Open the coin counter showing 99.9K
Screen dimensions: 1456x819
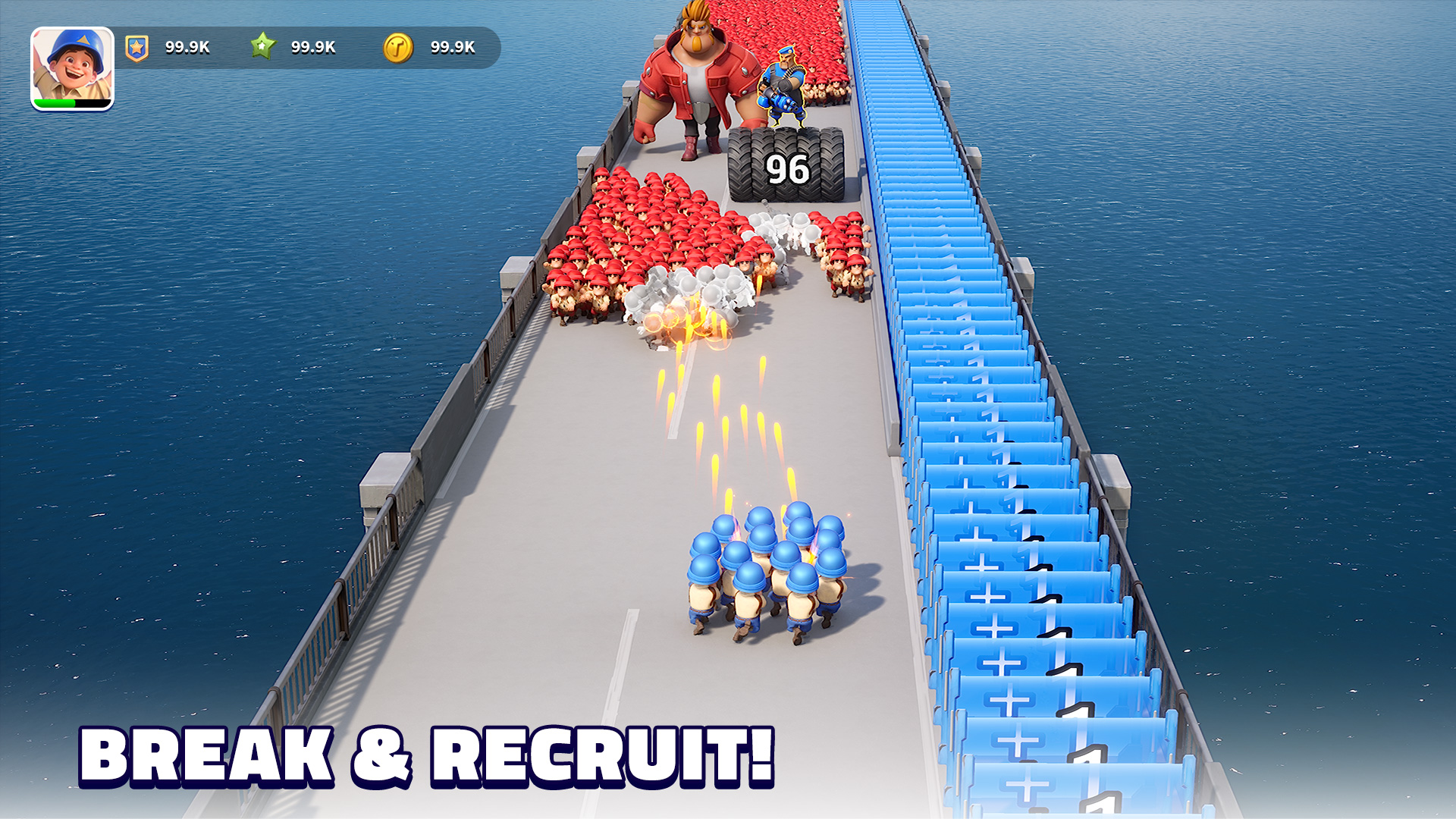click(x=450, y=46)
